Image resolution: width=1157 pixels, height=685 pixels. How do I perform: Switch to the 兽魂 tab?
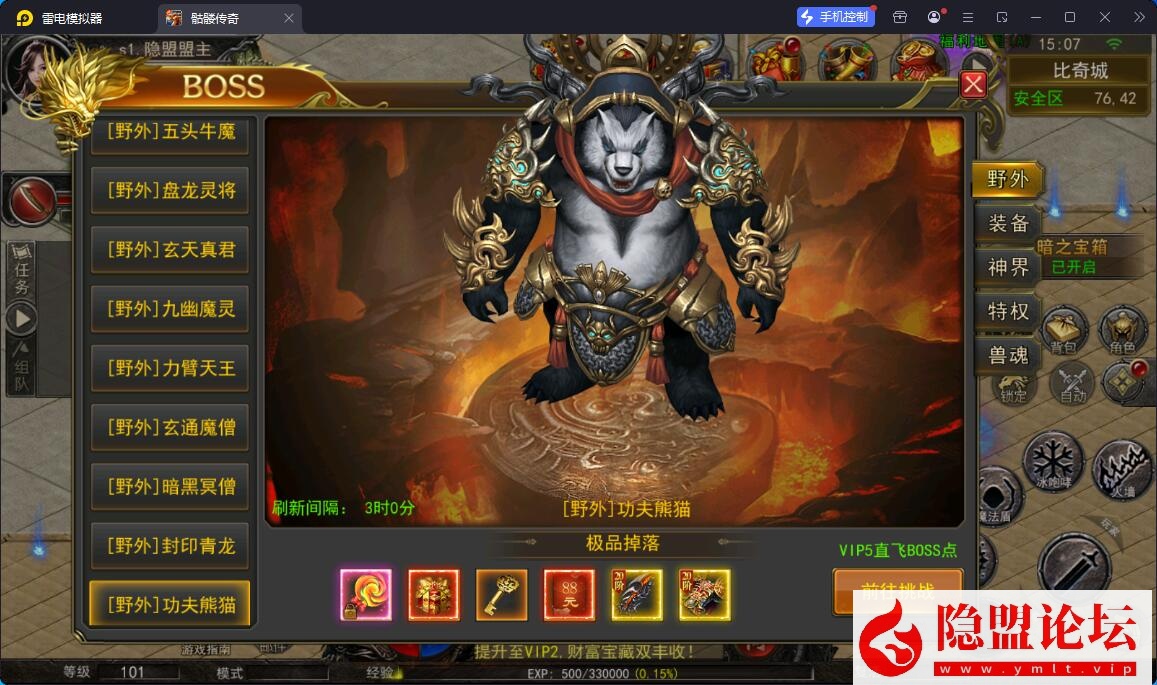tap(1007, 355)
